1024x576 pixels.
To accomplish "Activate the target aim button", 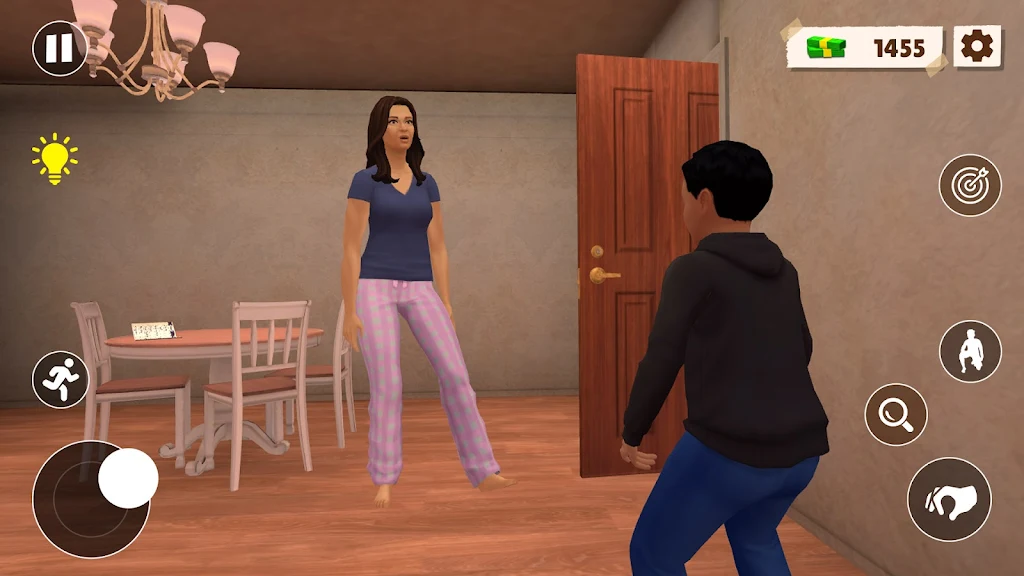I will (x=969, y=185).
